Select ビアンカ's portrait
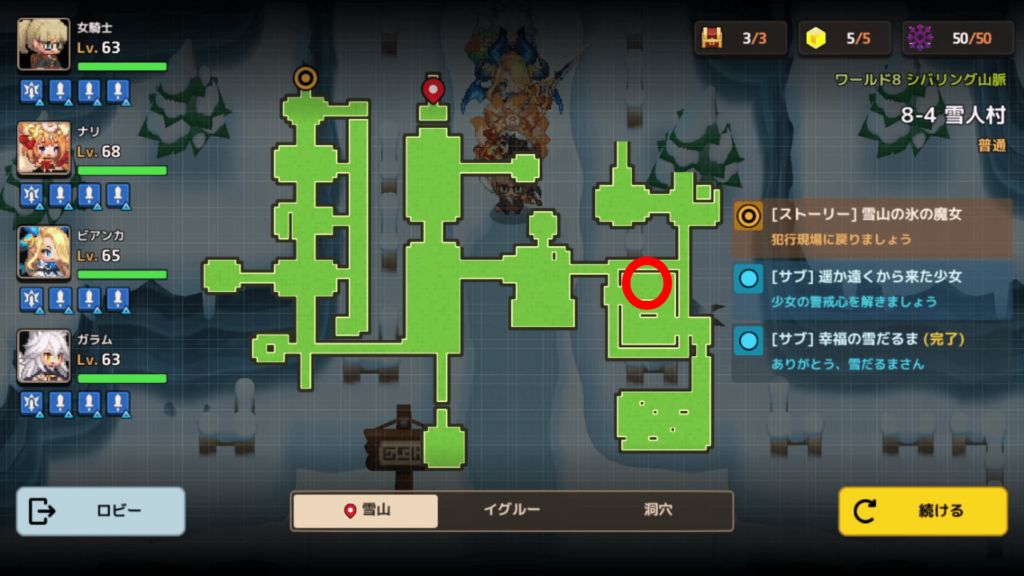 tap(44, 253)
